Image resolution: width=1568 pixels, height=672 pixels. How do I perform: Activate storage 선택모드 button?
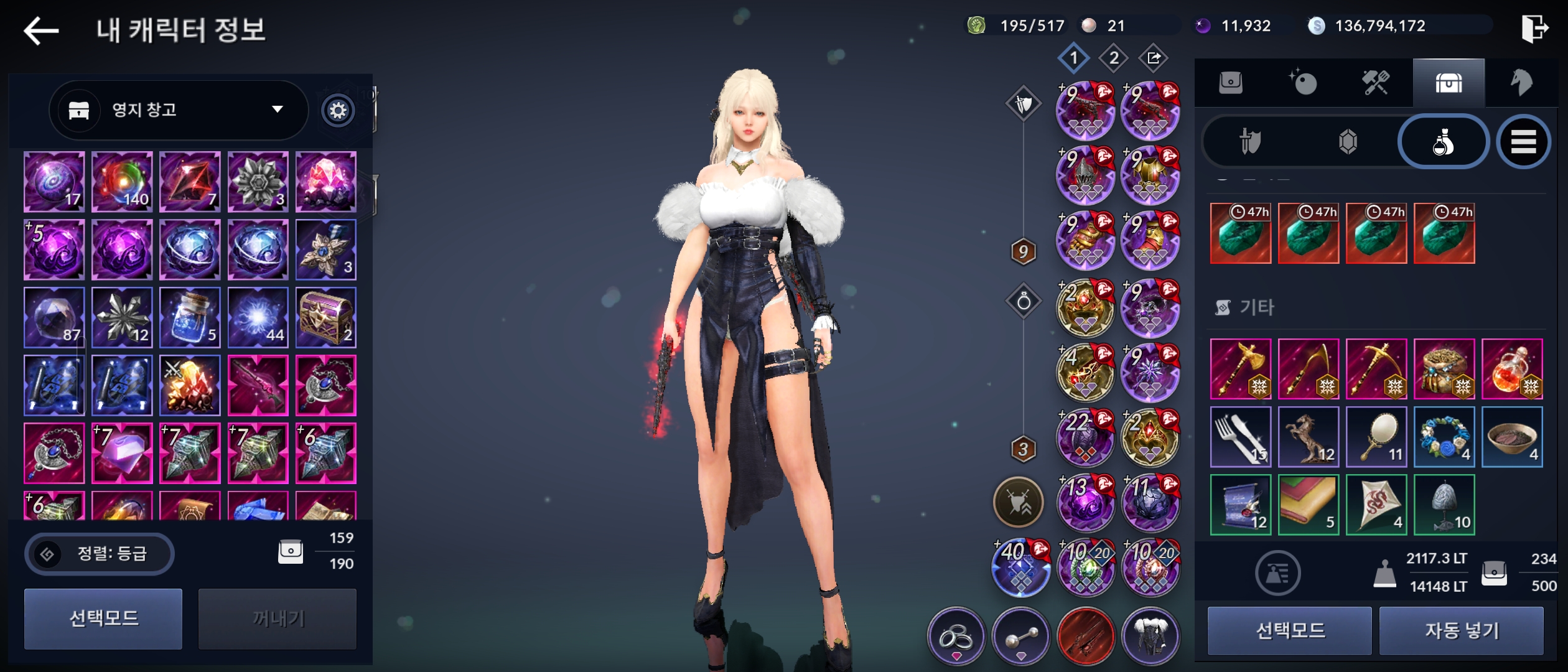click(x=103, y=618)
